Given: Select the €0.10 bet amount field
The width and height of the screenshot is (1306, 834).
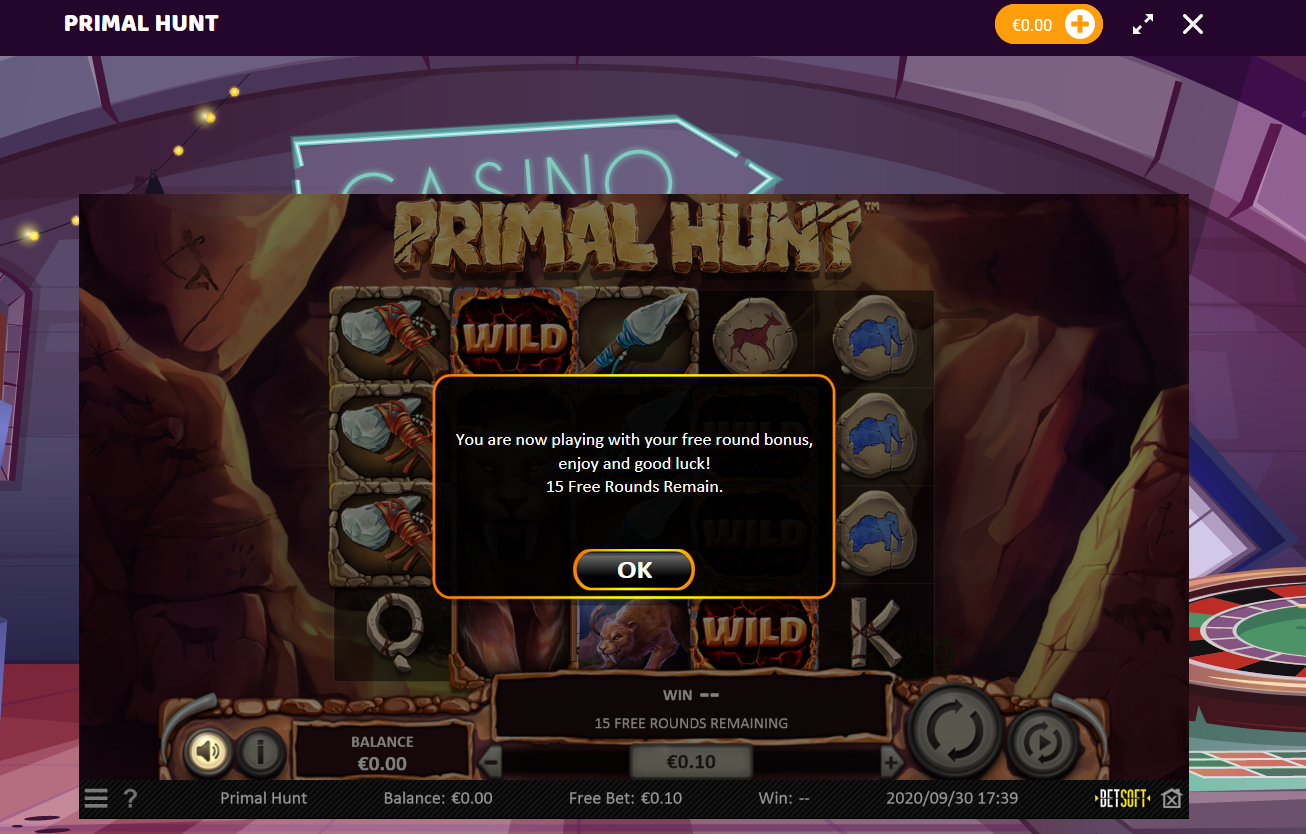Looking at the screenshot, I should pos(691,761).
